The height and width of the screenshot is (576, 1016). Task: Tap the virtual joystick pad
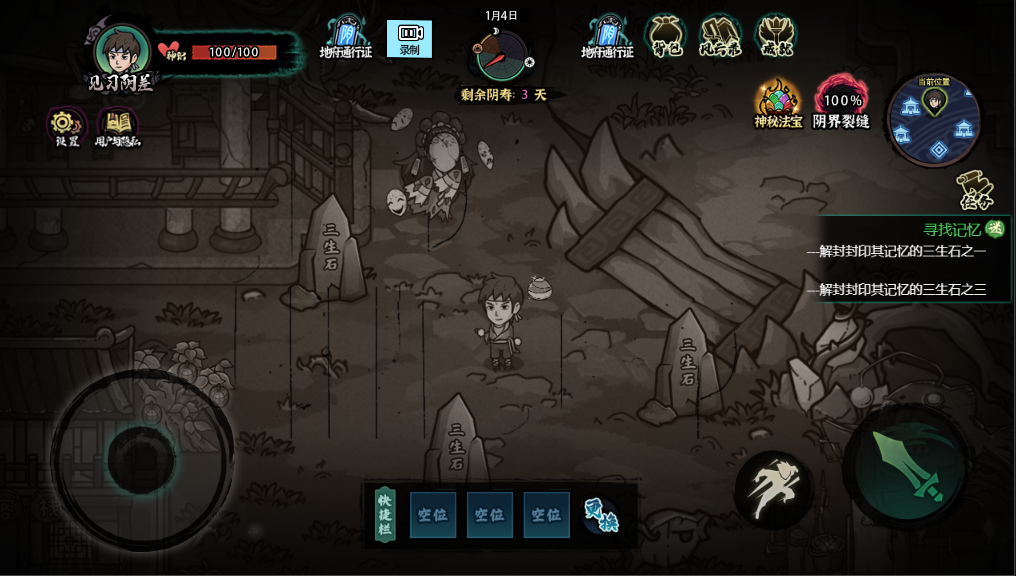coord(141,459)
